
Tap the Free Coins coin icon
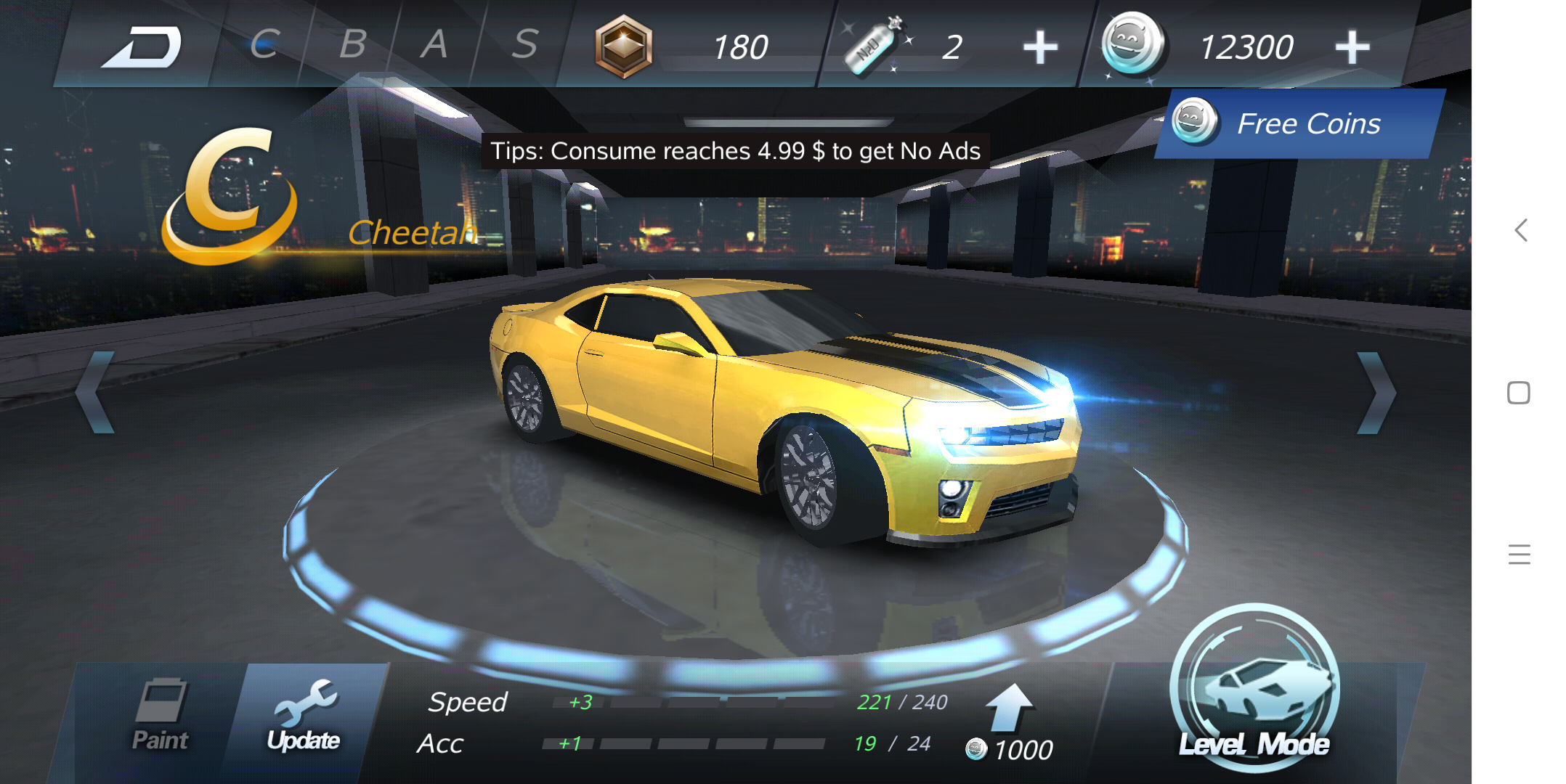[x=1195, y=122]
